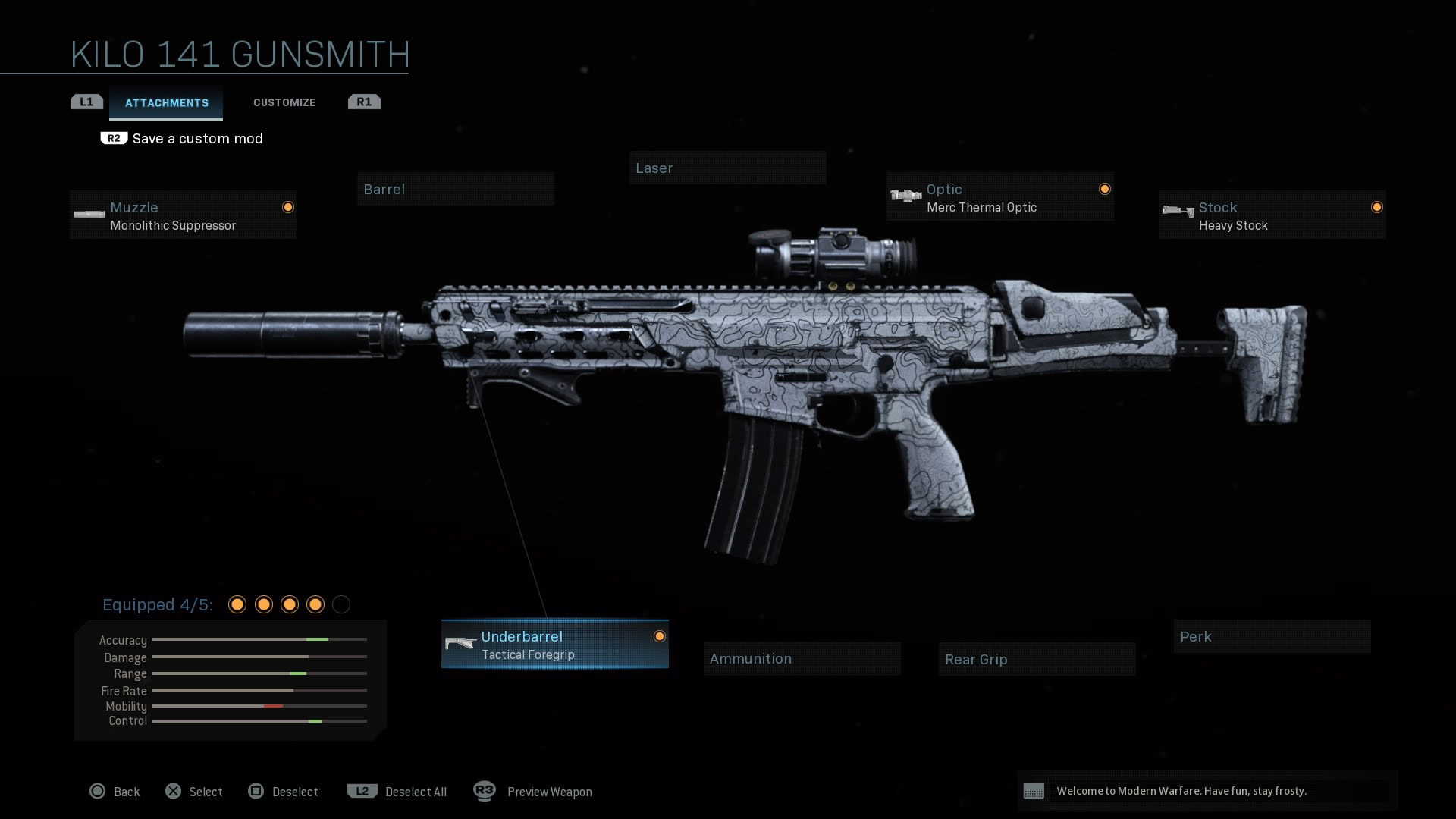Open the Ammunition attachment slot
The height and width of the screenshot is (819, 1456).
tap(802, 659)
